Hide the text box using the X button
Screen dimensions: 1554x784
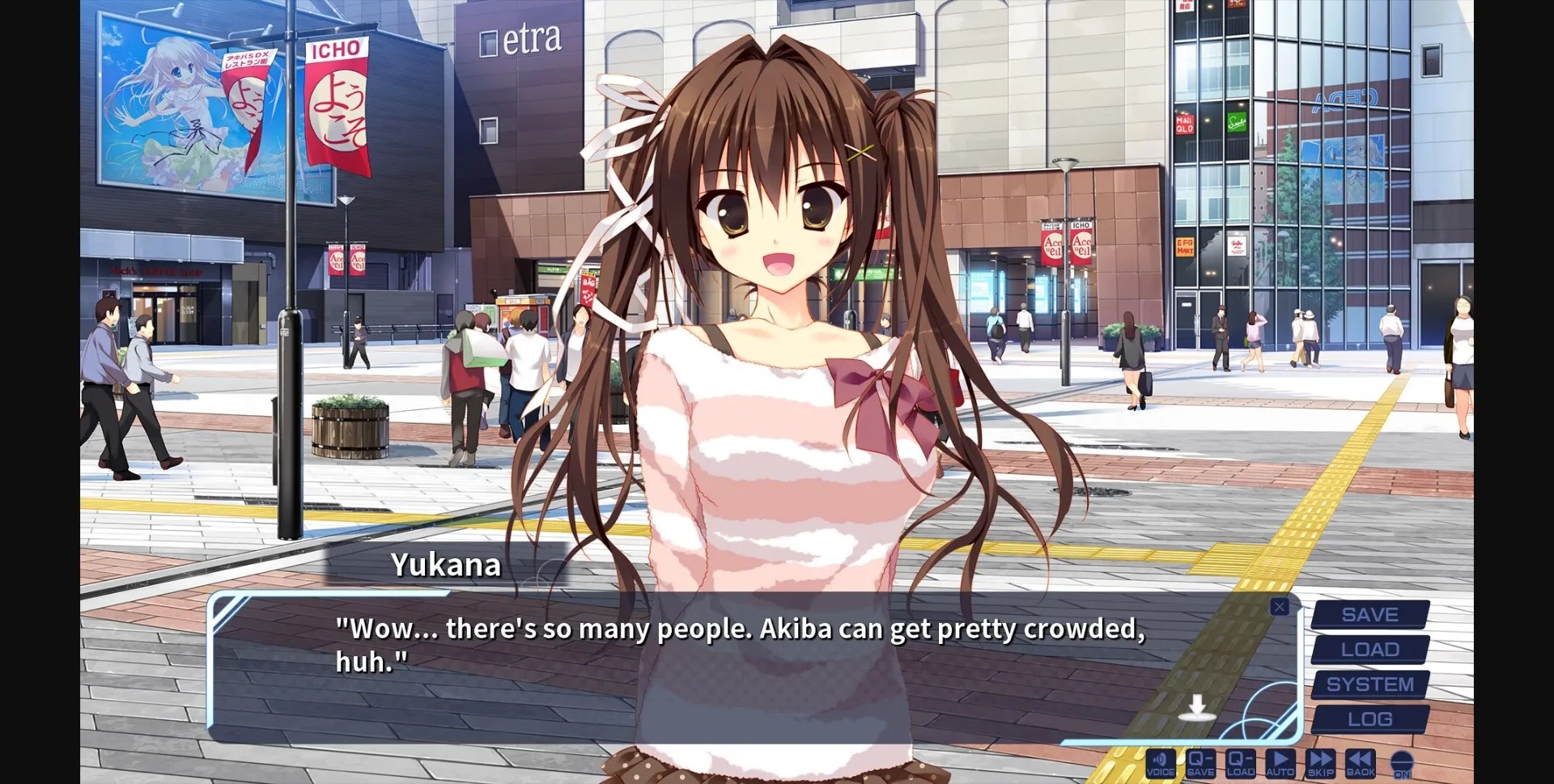pos(1280,606)
